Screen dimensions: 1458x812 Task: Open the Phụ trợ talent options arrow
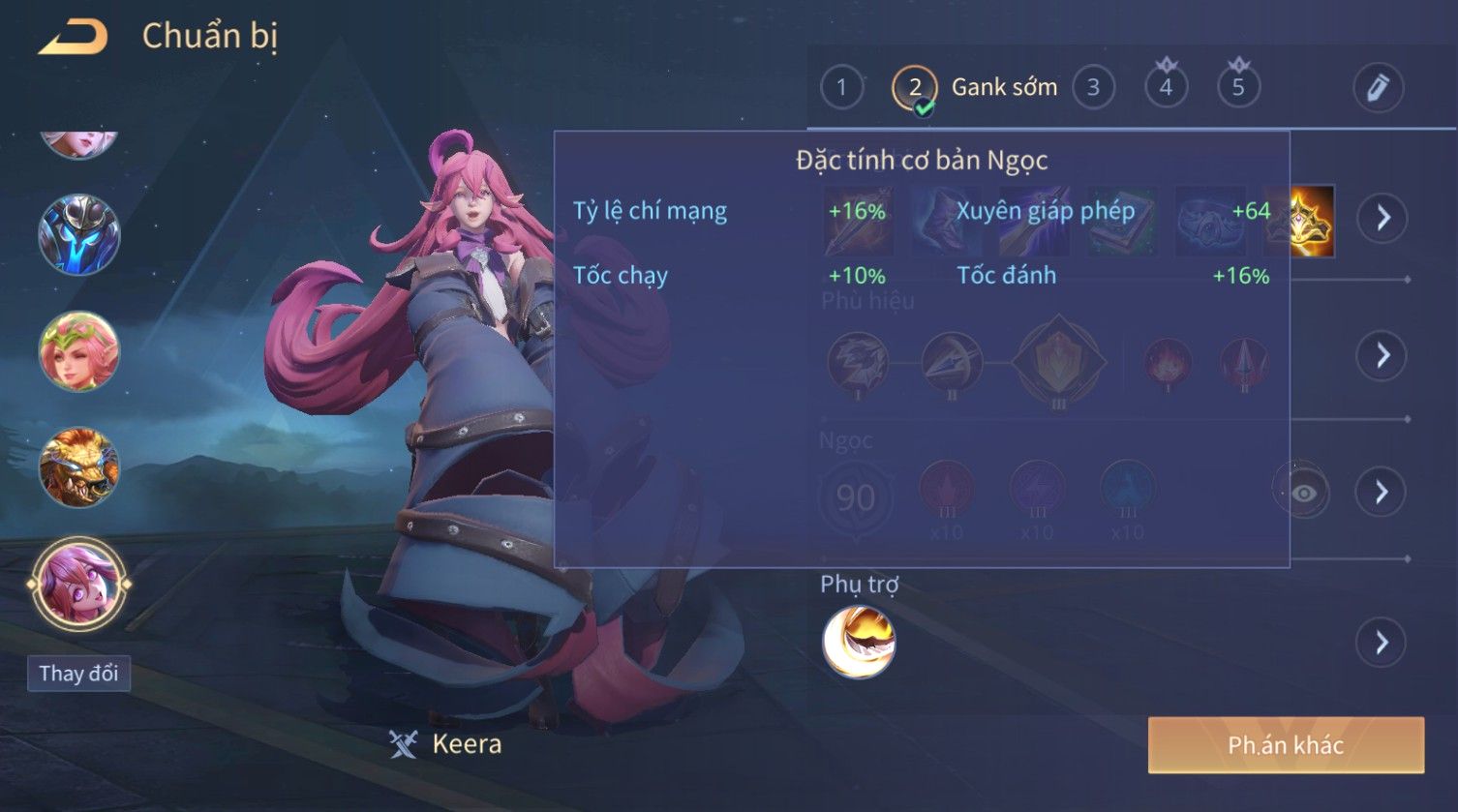pos(1382,642)
